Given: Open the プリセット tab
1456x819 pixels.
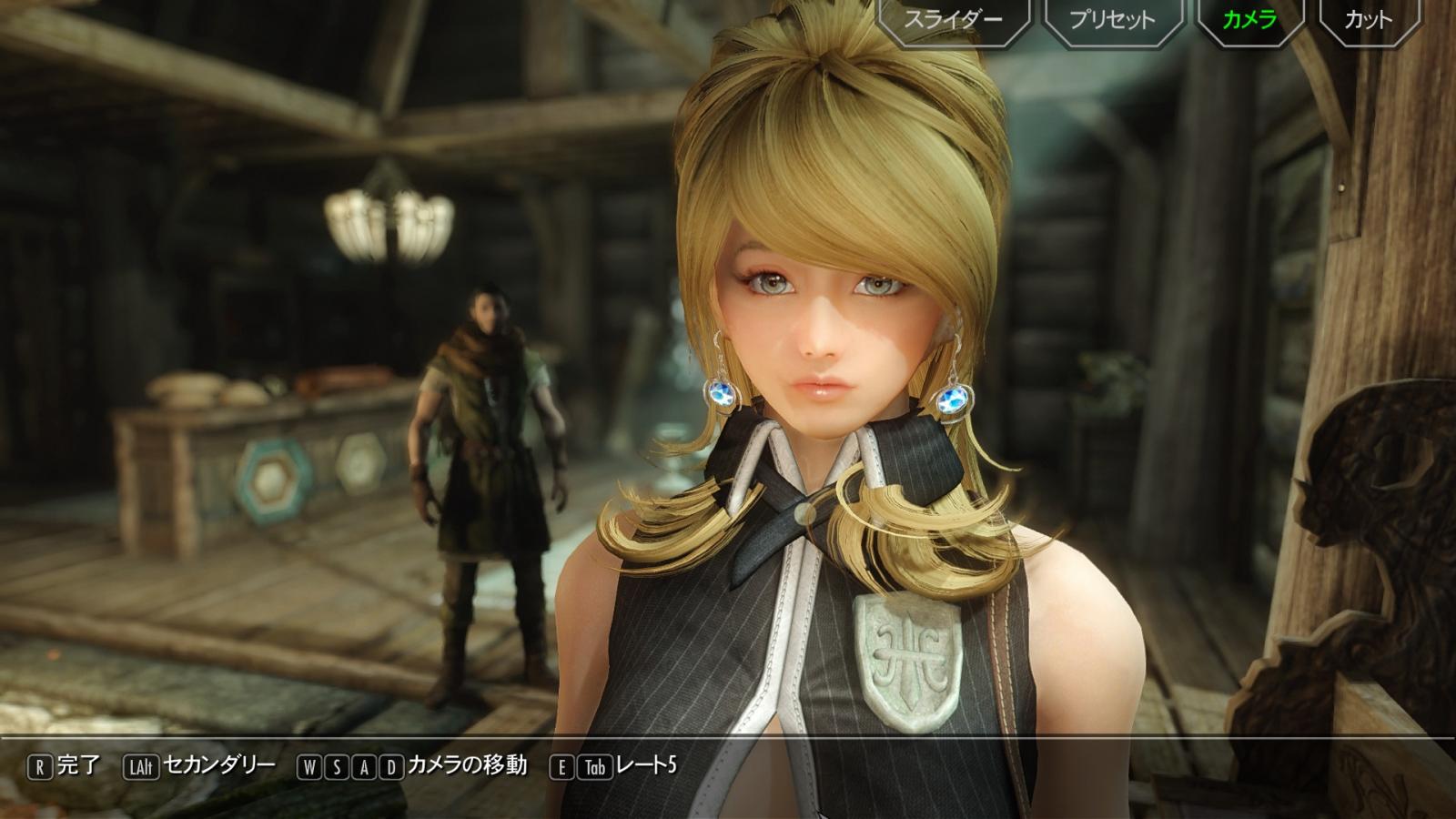Looking at the screenshot, I should point(1111,20).
